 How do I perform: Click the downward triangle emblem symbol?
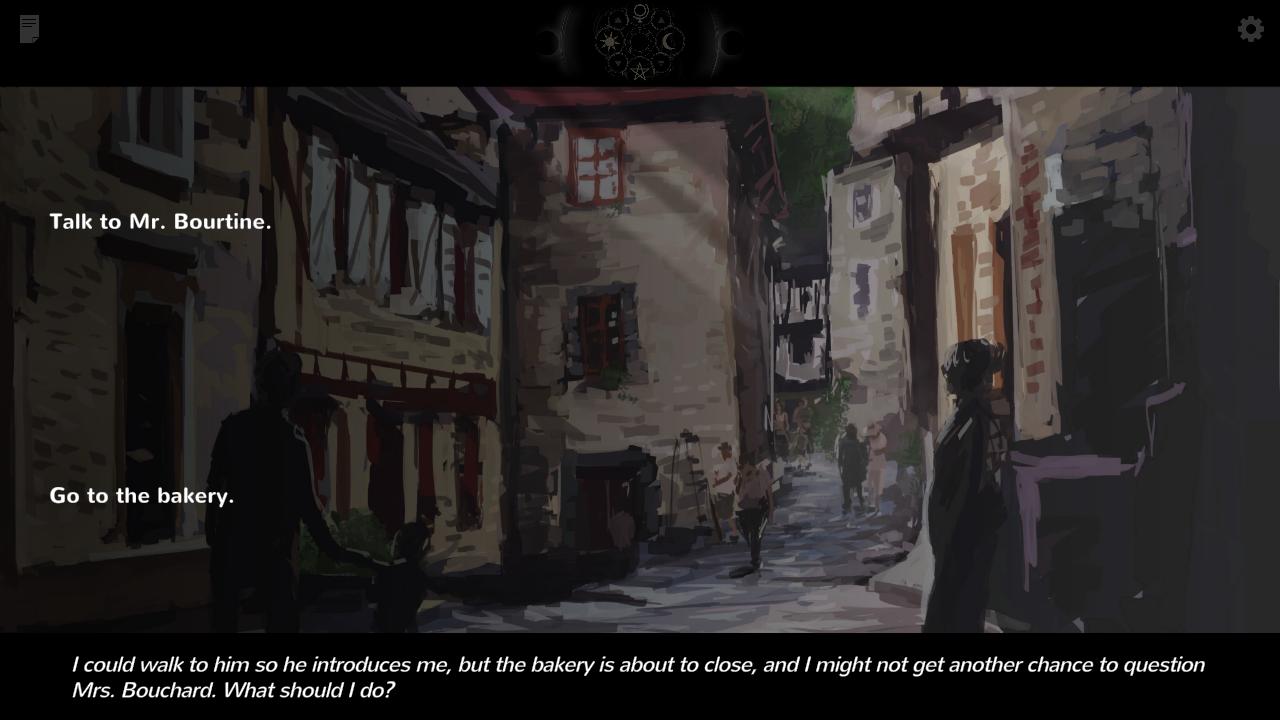618,62
